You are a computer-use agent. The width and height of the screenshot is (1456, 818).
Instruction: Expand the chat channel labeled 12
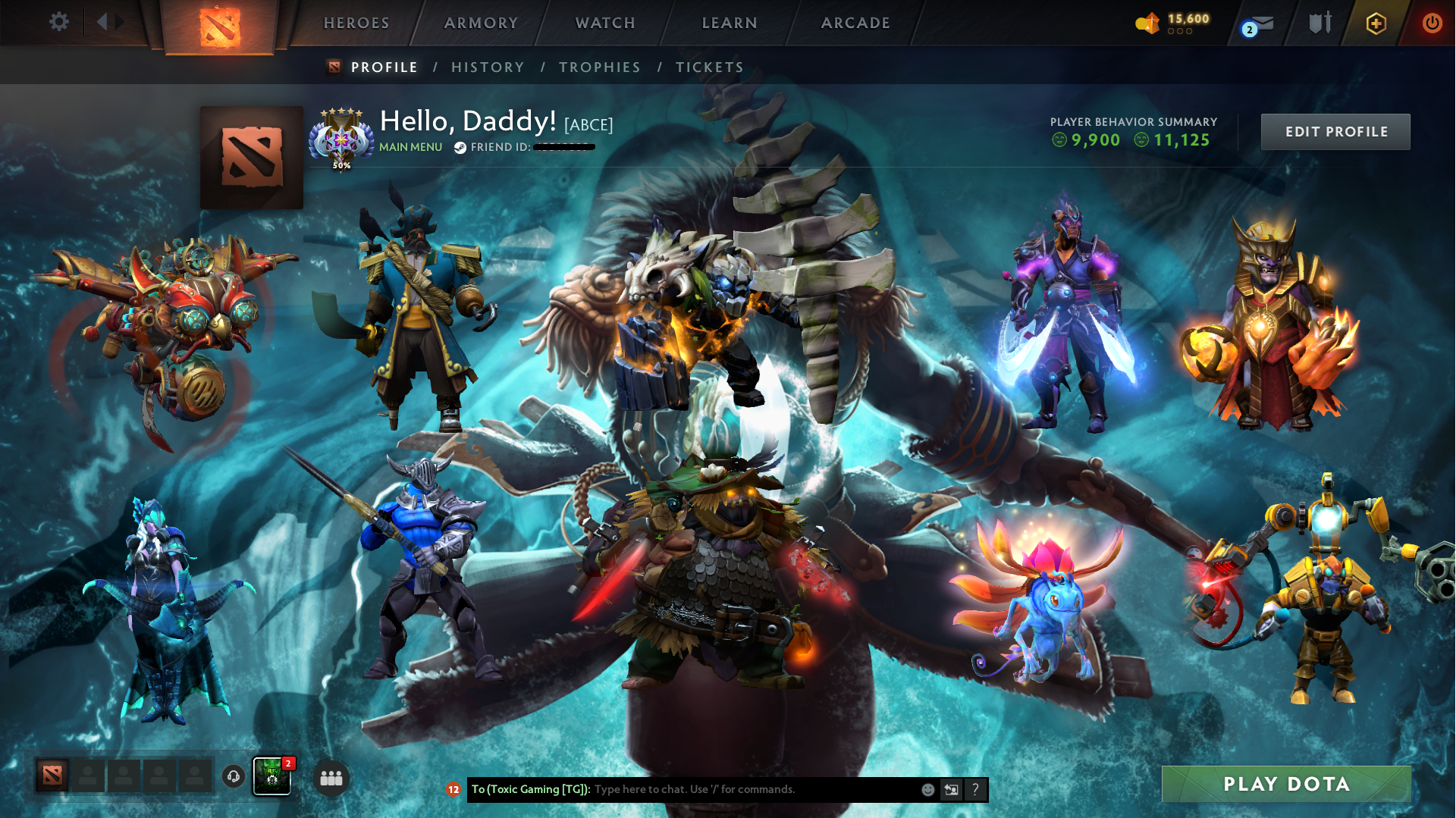tap(453, 789)
